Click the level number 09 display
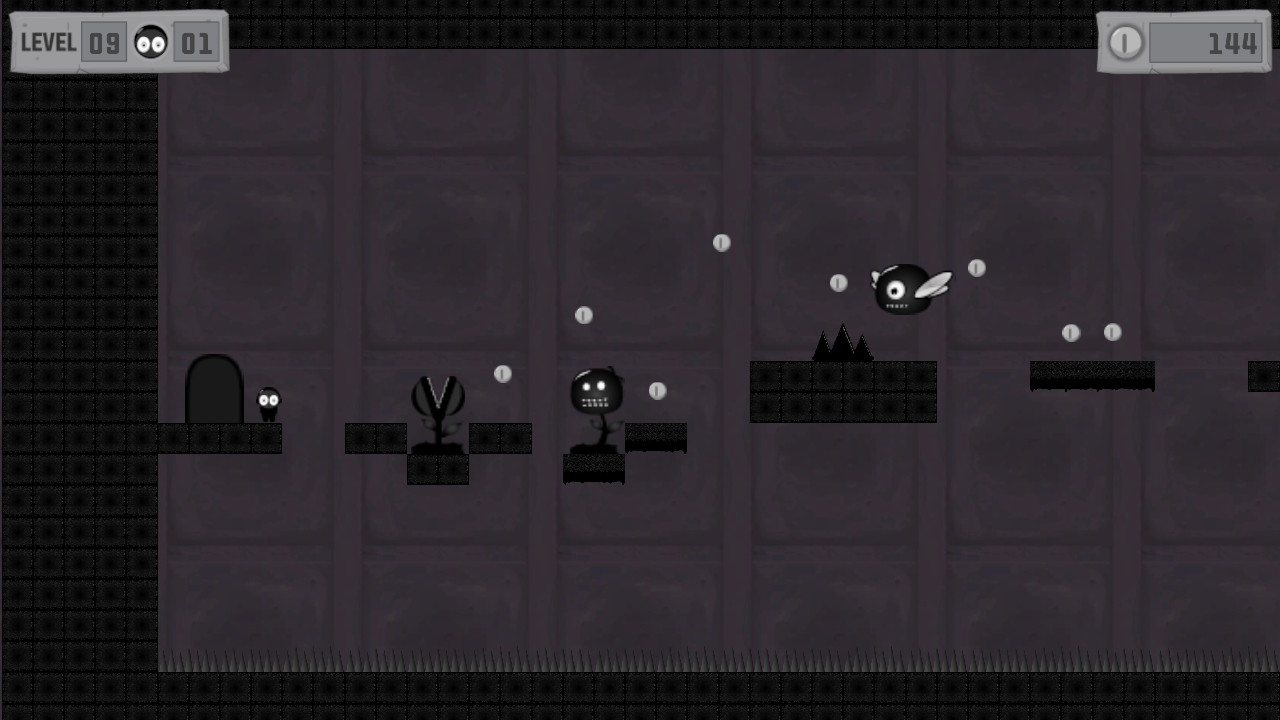 point(104,42)
